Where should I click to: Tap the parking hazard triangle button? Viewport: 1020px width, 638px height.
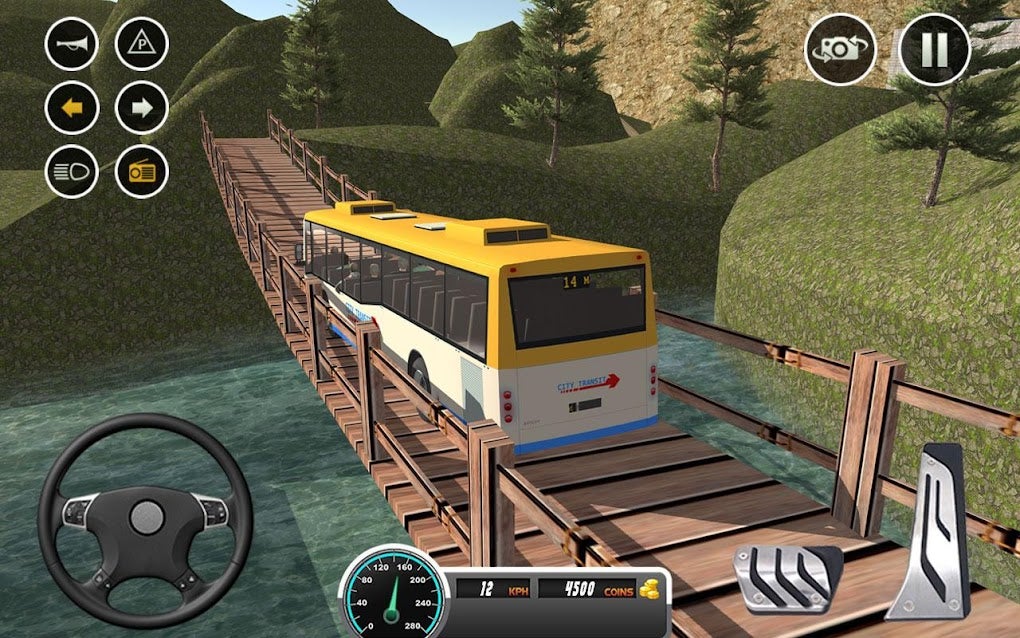(x=142, y=44)
